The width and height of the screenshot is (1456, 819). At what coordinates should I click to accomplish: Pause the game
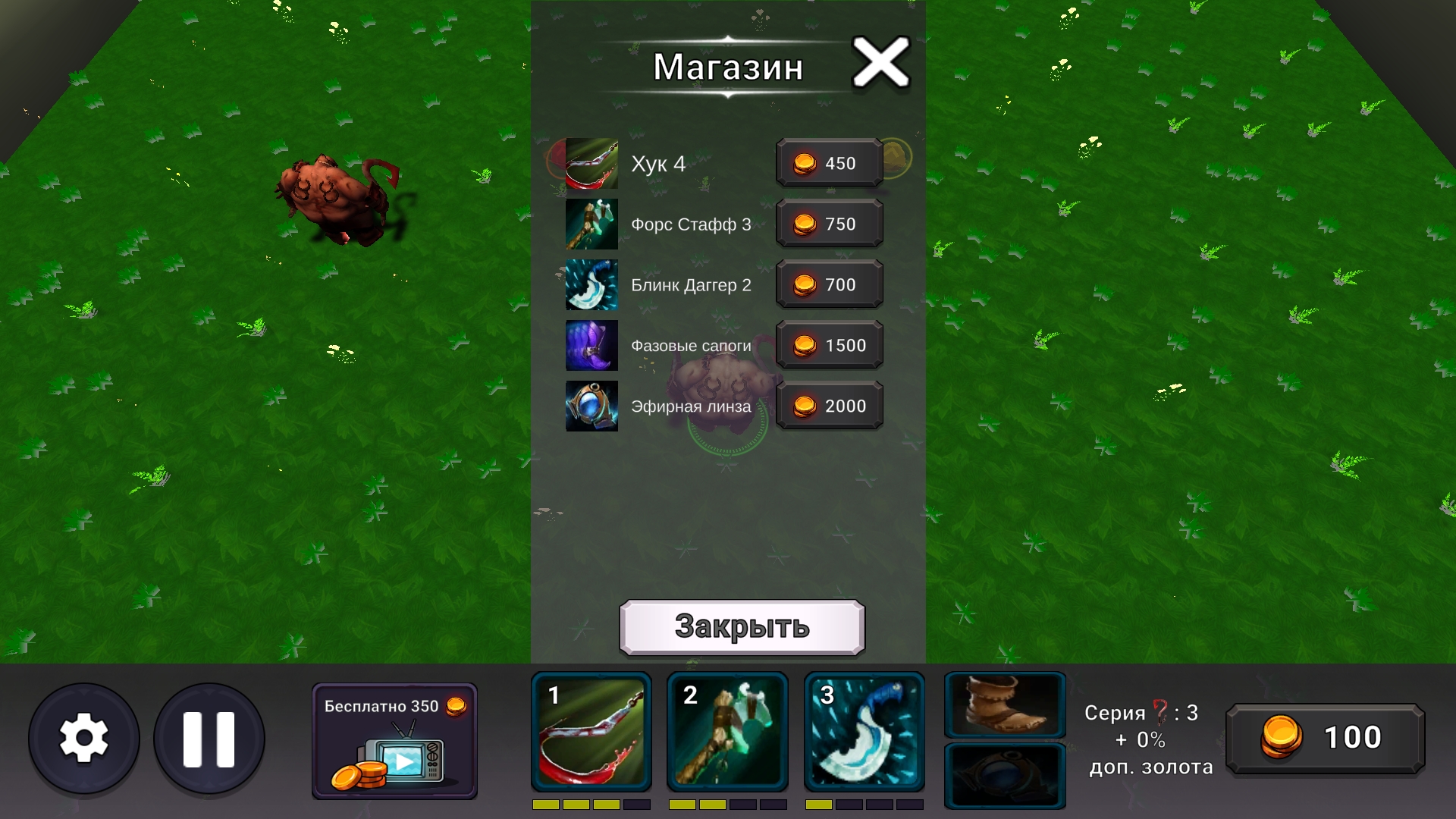pyautogui.click(x=209, y=738)
